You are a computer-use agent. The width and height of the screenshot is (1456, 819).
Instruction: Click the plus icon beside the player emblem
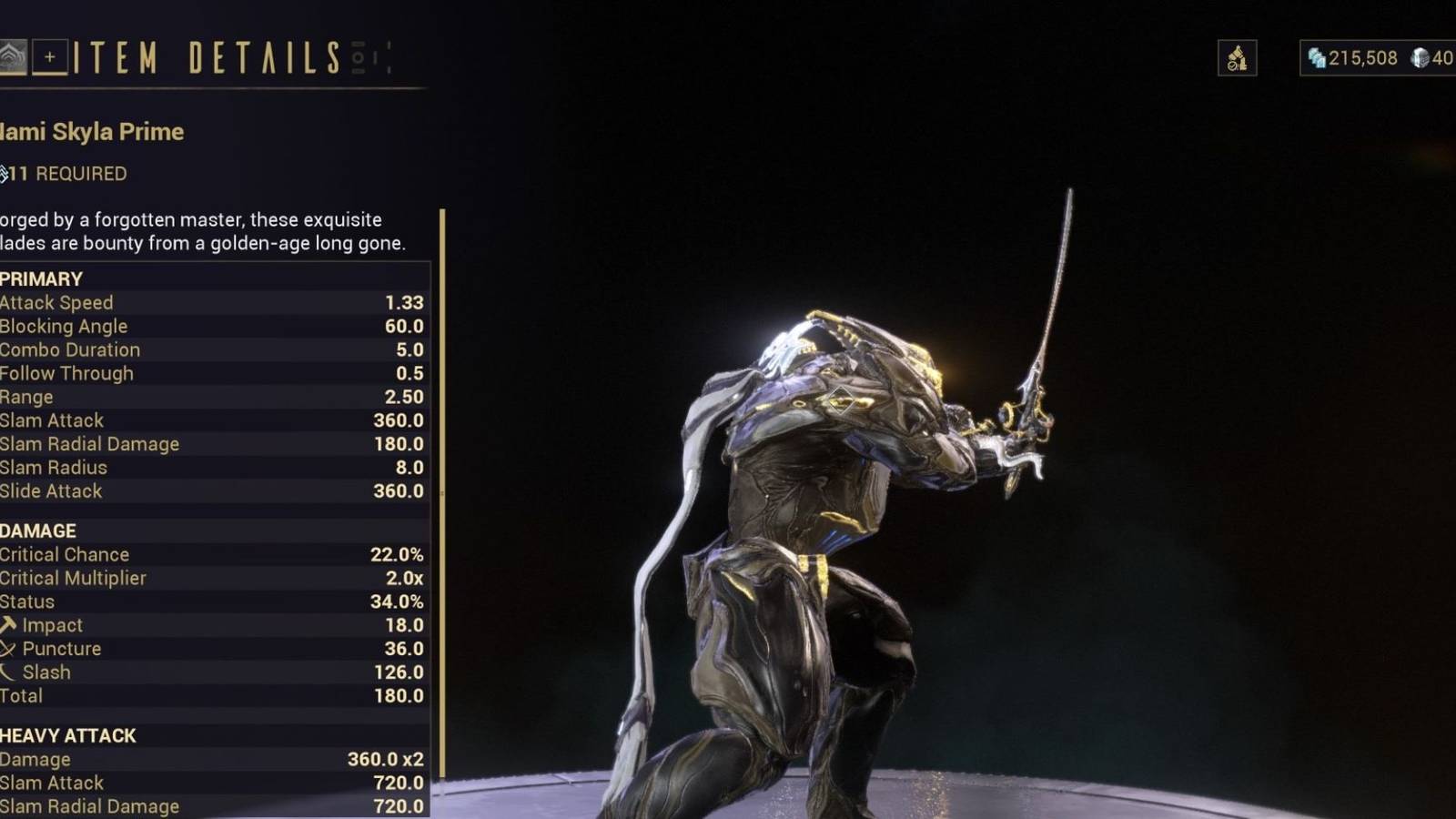pyautogui.click(x=52, y=56)
